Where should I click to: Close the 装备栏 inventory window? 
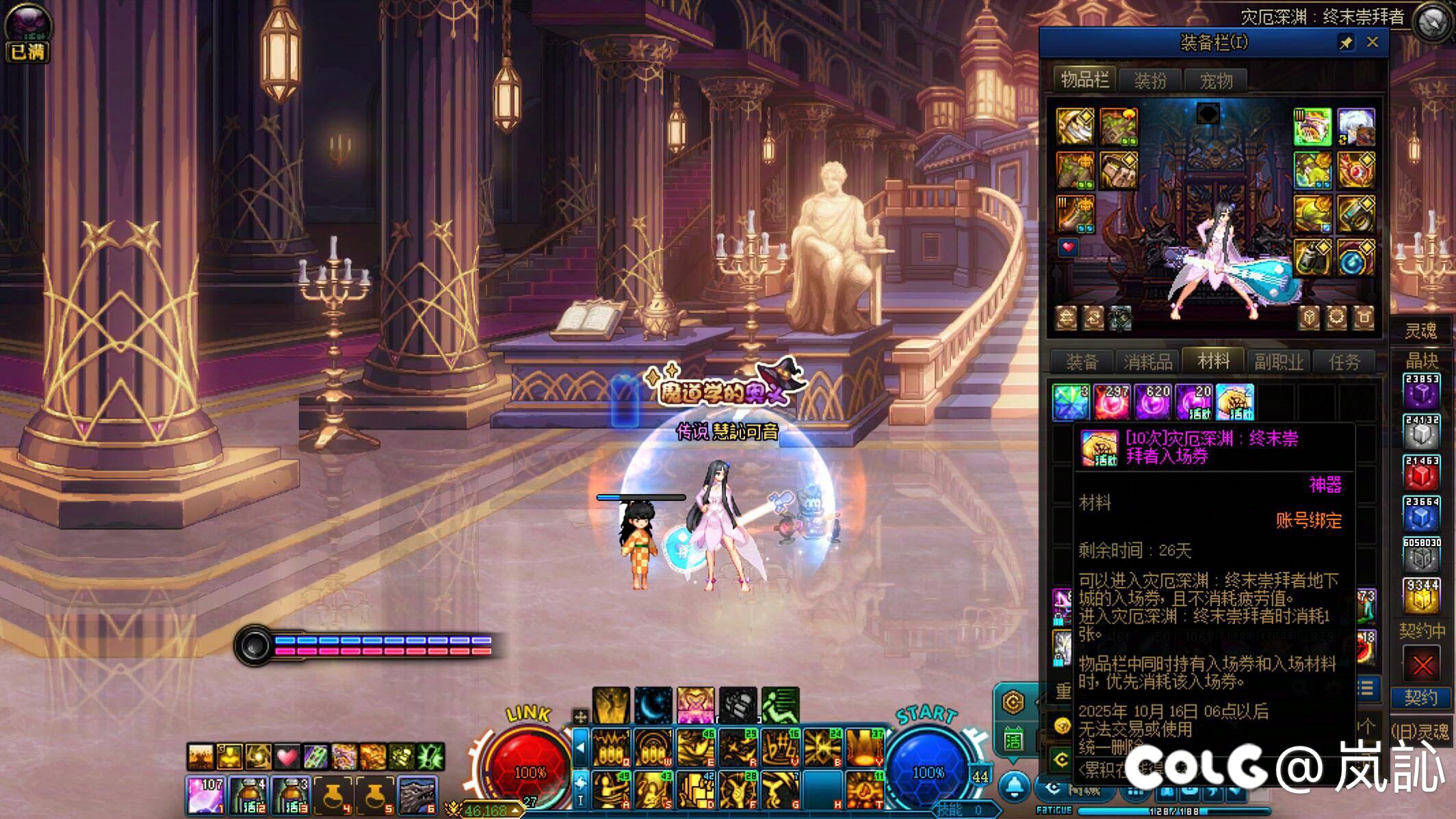coord(1372,42)
